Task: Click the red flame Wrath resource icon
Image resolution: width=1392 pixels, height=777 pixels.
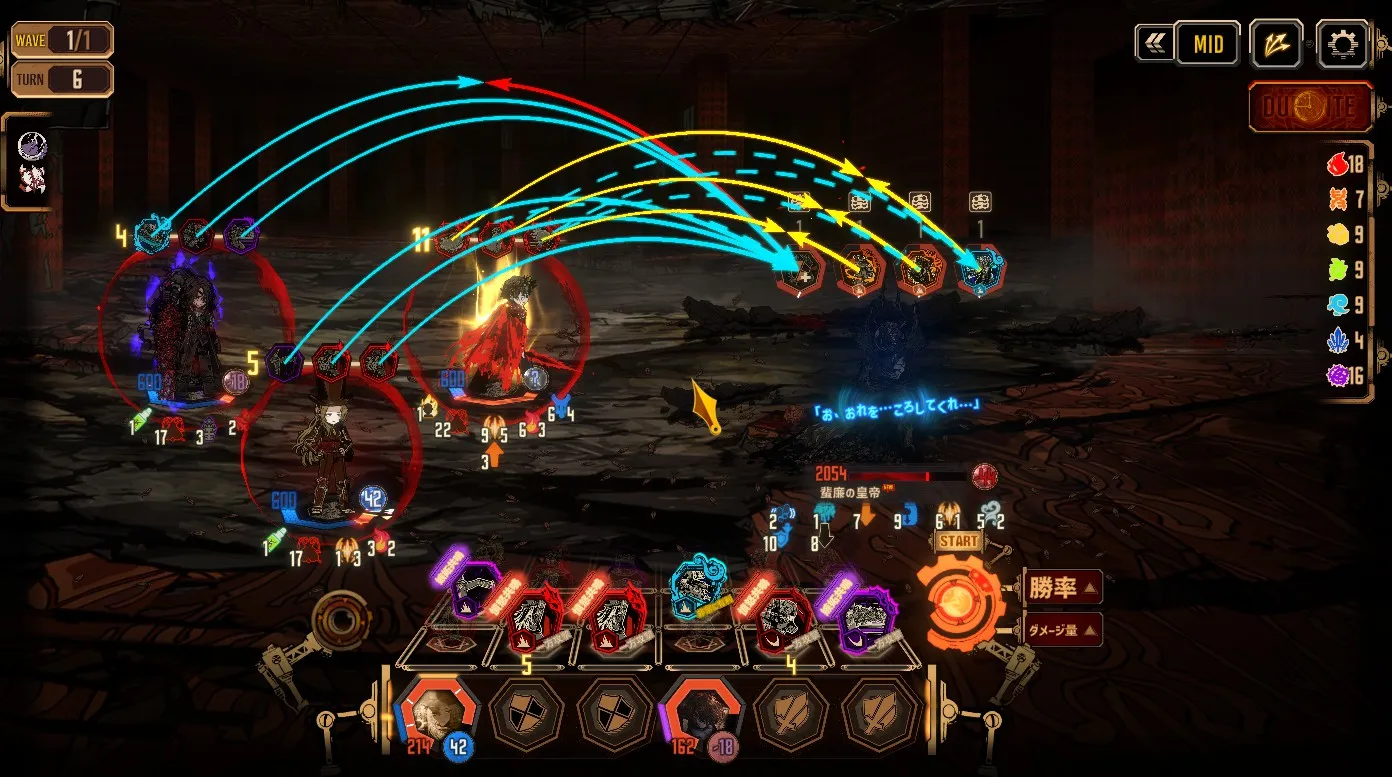Action: coord(1338,164)
